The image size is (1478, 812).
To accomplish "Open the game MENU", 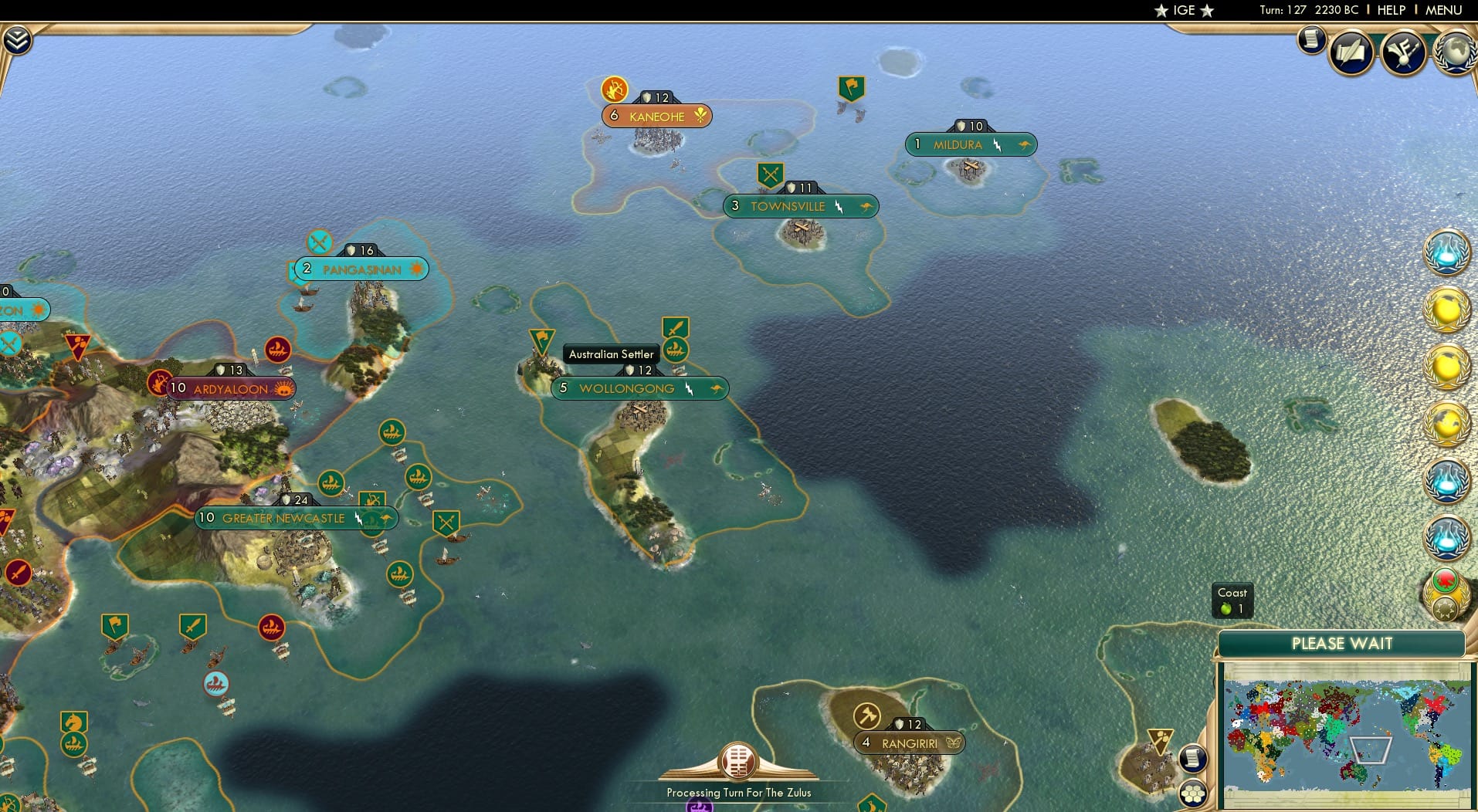I will [1442, 10].
